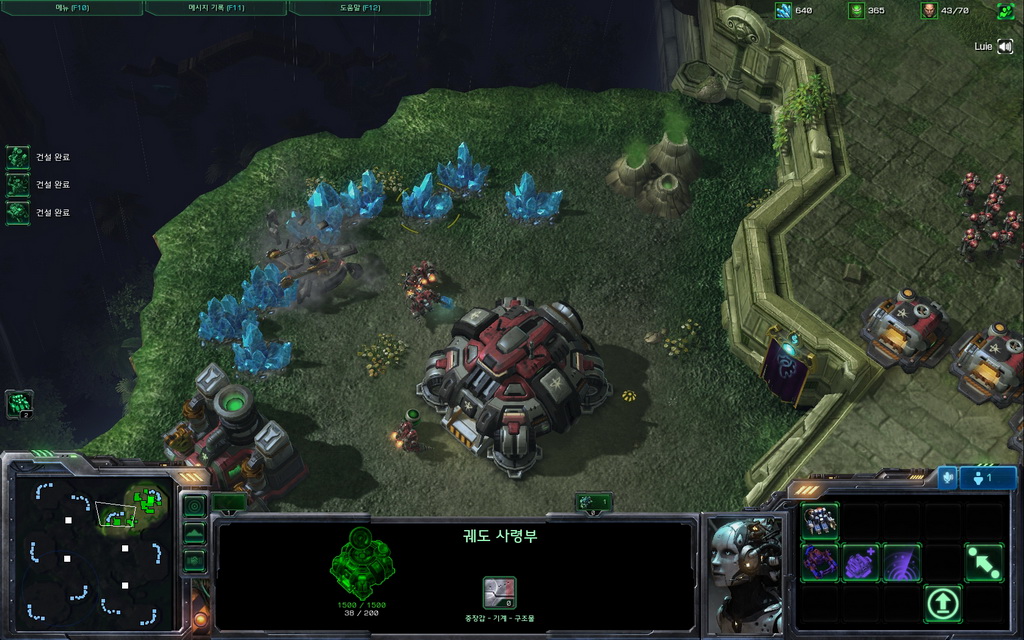The height and width of the screenshot is (640, 1024).
Task: Activate the Lift Off command
Action: tap(943, 603)
